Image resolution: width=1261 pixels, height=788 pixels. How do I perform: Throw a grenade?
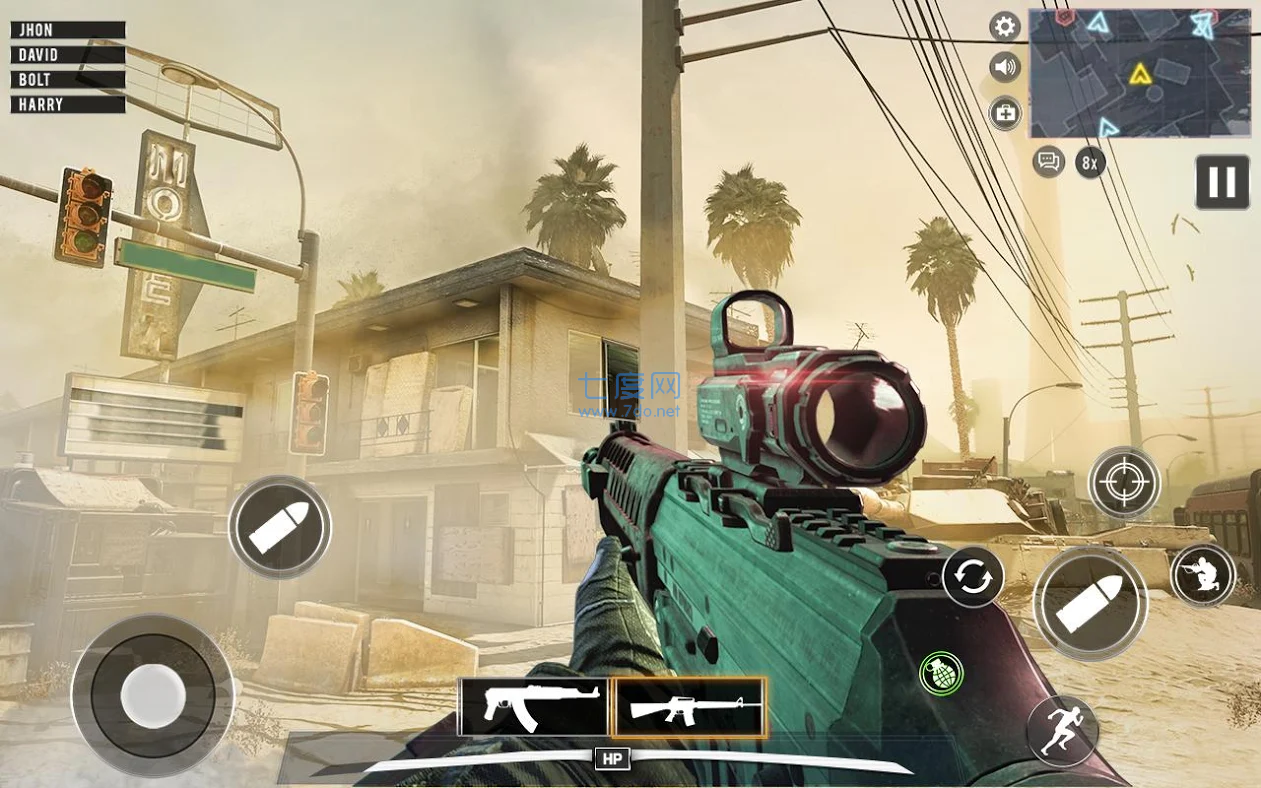coord(941,673)
